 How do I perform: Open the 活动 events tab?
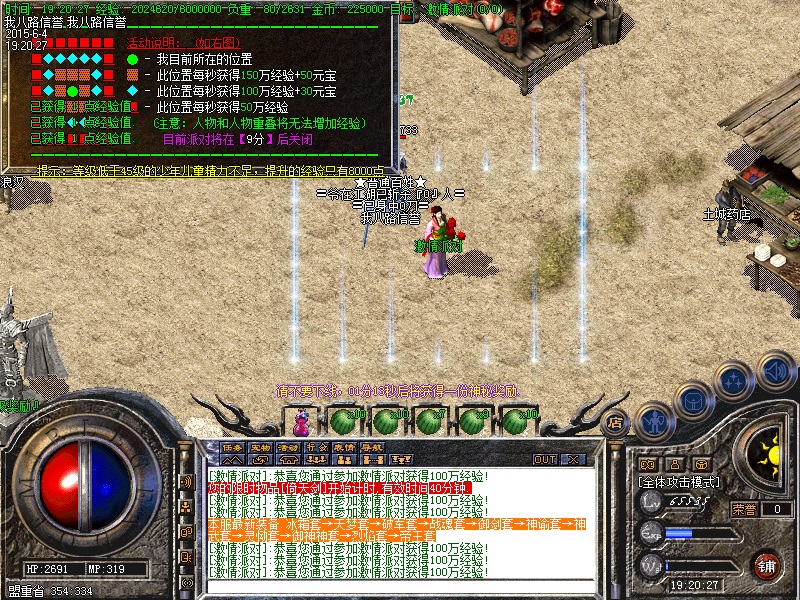pos(289,447)
